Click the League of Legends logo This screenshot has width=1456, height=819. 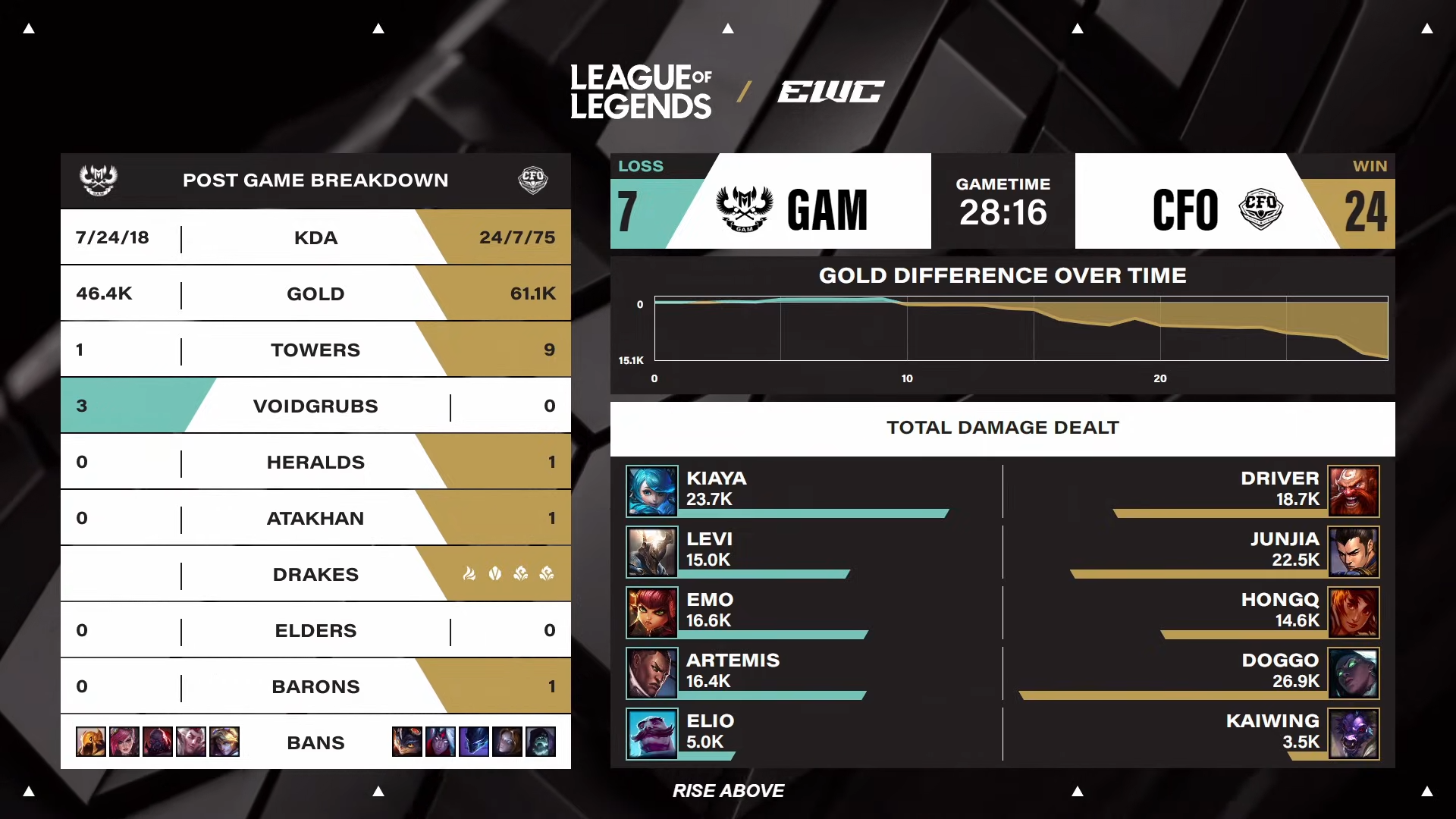click(x=641, y=89)
